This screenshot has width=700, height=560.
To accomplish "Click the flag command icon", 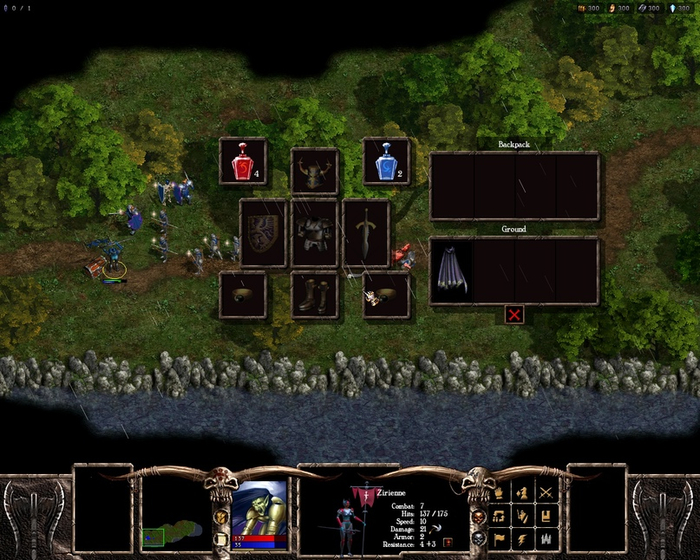I will [x=499, y=540].
